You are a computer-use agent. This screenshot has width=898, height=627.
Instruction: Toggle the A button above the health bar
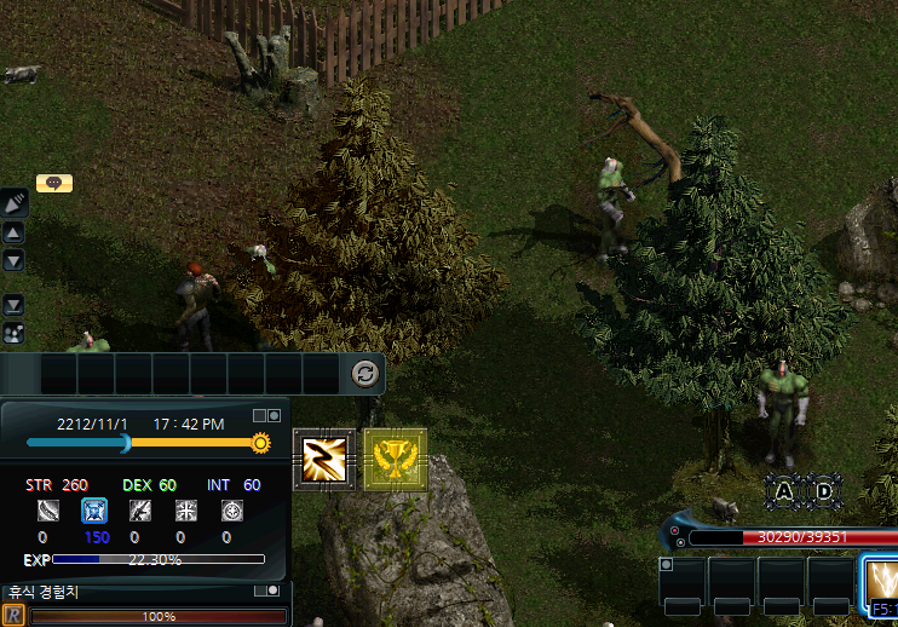pos(784,492)
